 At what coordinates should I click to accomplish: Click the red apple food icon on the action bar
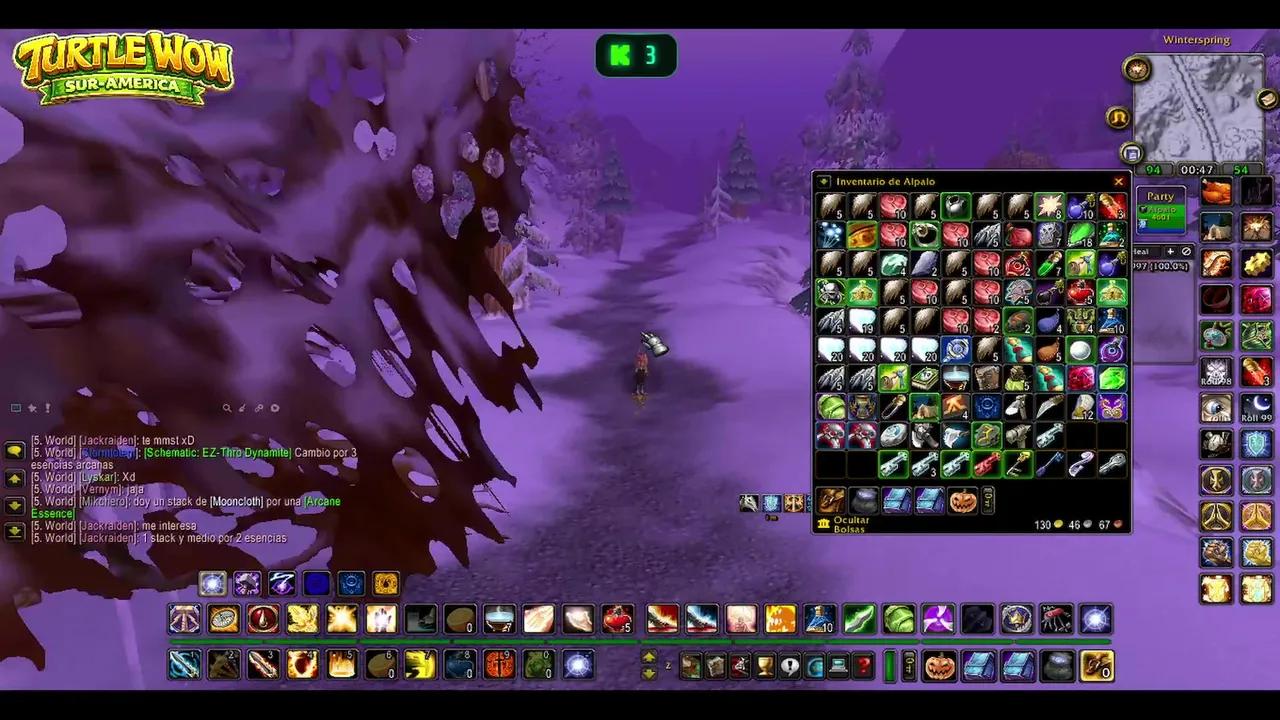tap(618, 620)
